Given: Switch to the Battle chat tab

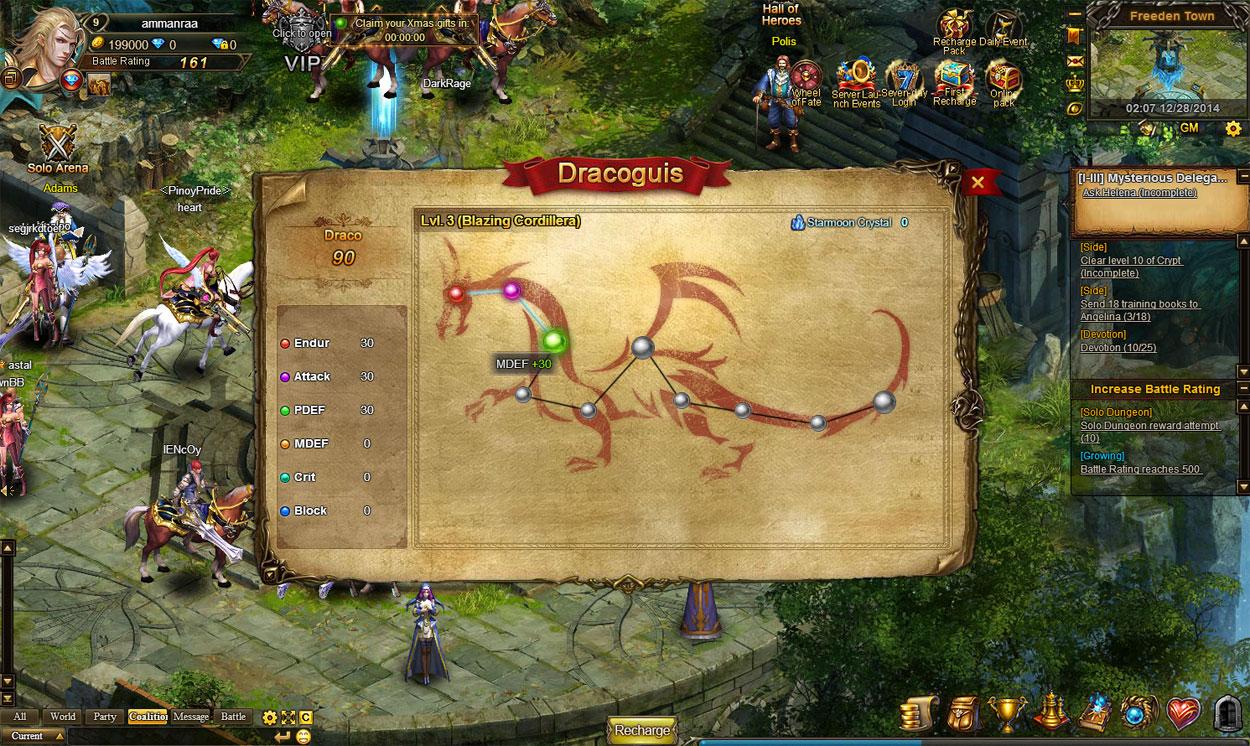Looking at the screenshot, I should pos(233,716).
